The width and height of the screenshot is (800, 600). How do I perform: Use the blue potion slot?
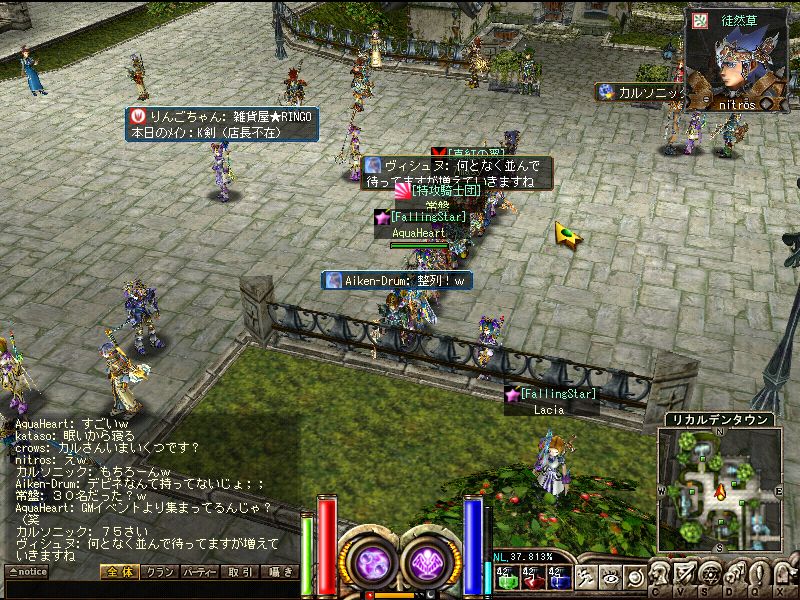[558, 575]
